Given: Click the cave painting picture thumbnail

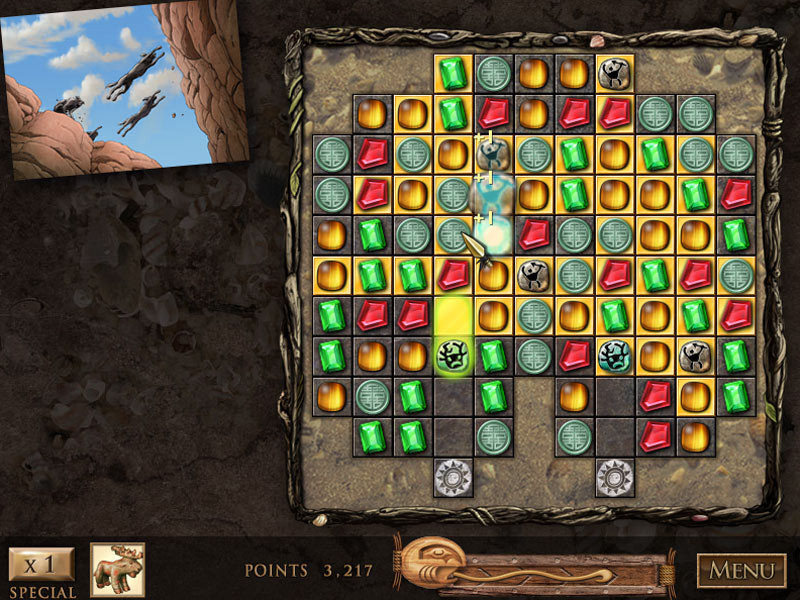Looking at the screenshot, I should pyautogui.click(x=124, y=88).
